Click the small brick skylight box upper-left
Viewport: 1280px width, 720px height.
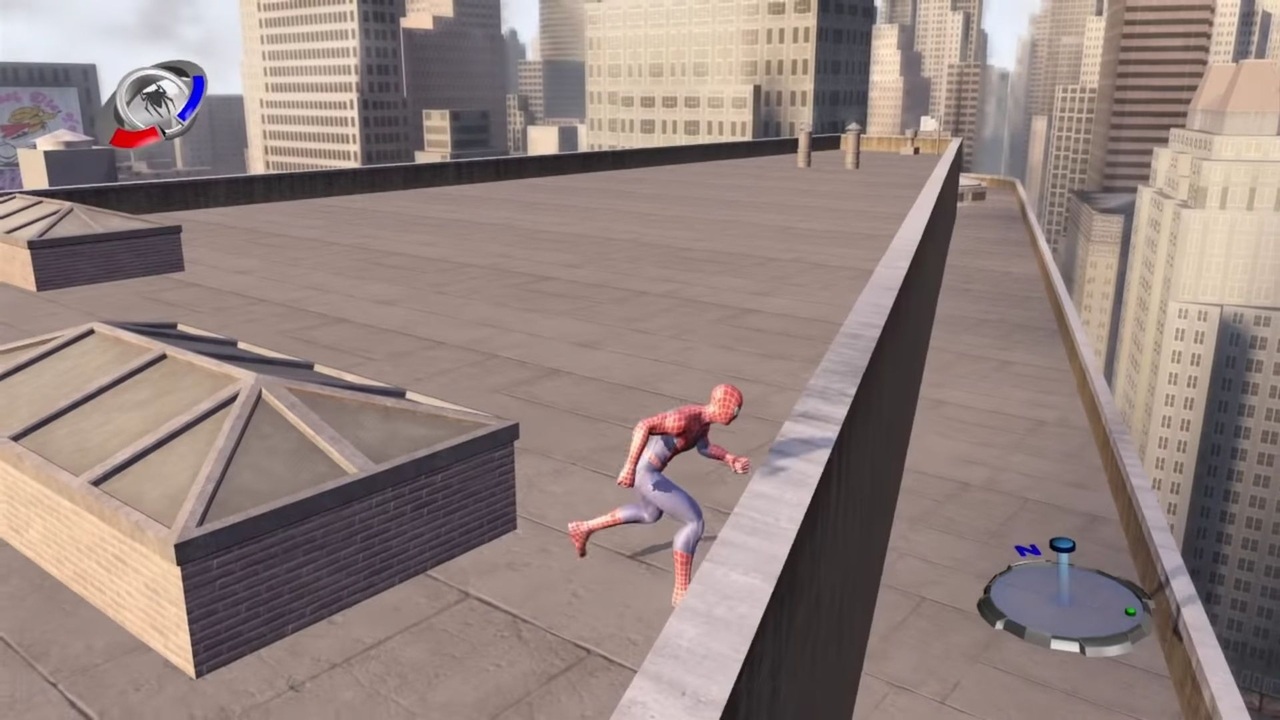point(90,240)
